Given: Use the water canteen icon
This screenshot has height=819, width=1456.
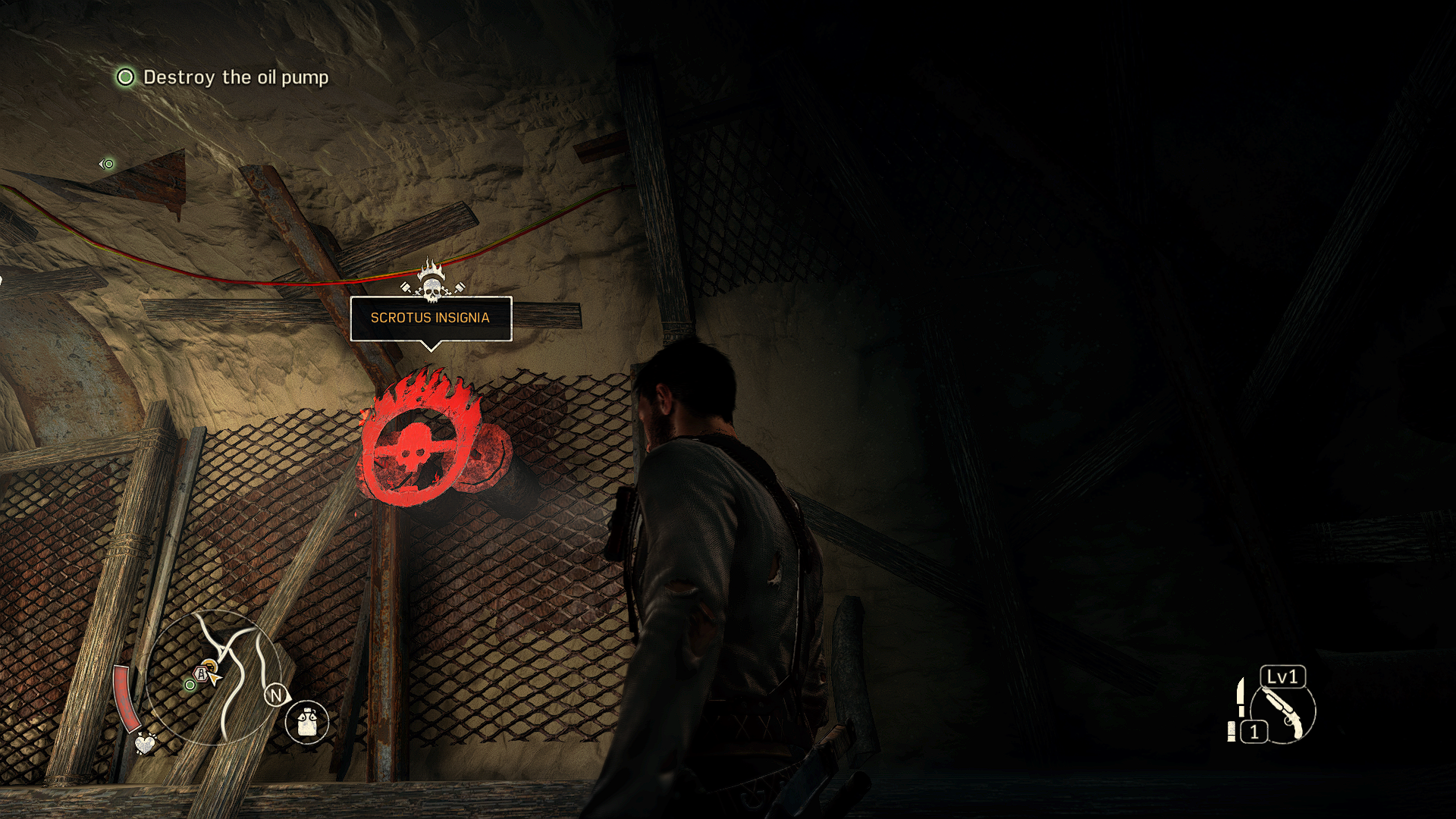Looking at the screenshot, I should [307, 721].
